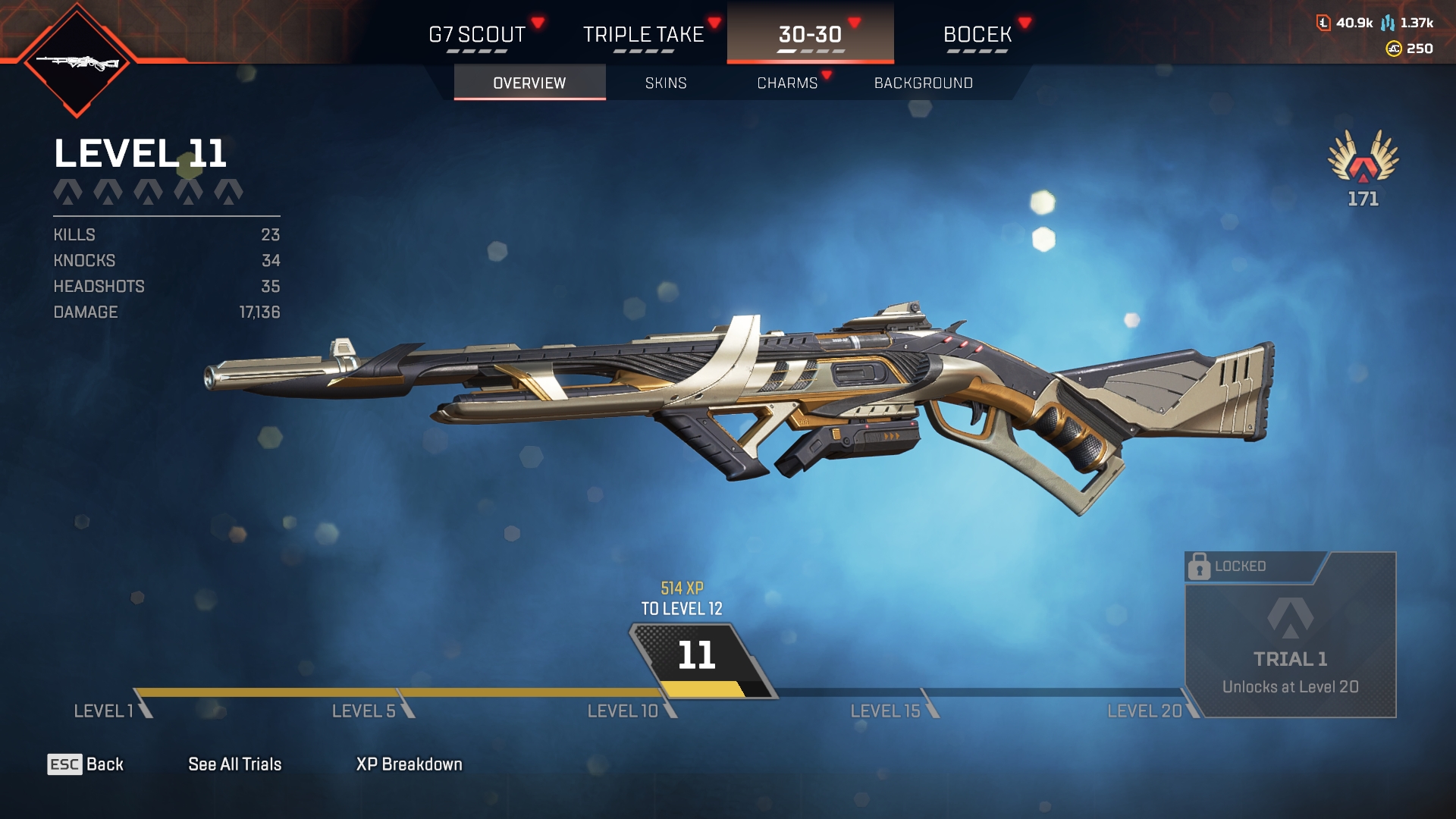Open the mastery 171 laurel badge
1456x819 pixels.
[x=1363, y=167]
